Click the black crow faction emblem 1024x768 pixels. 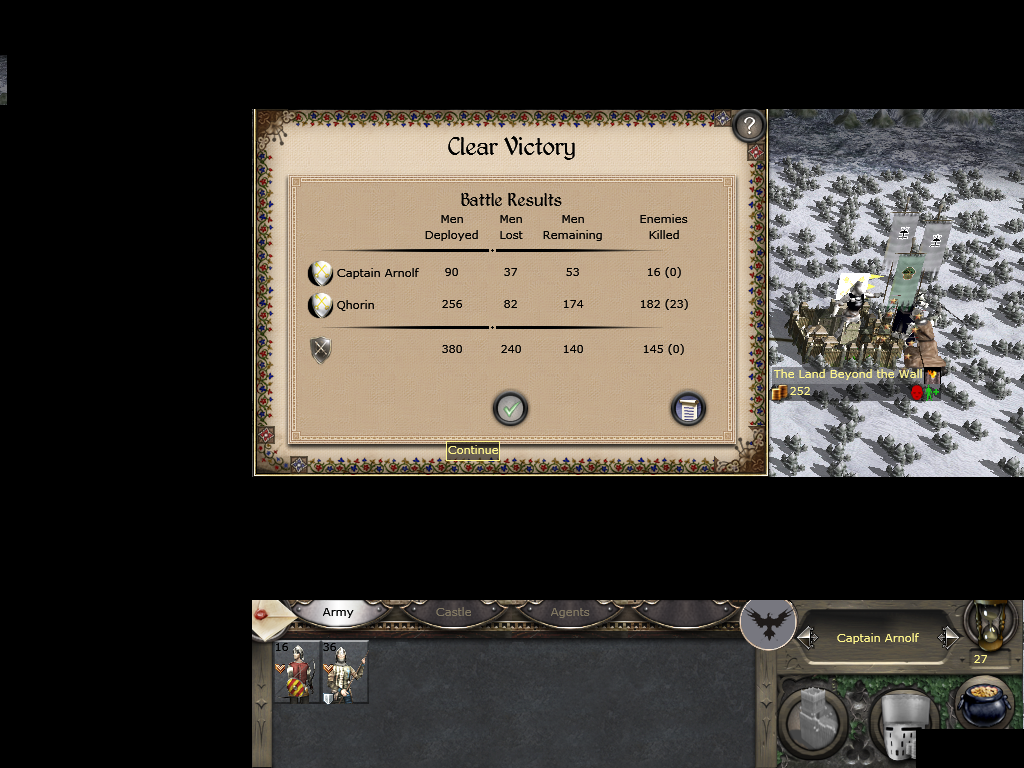(768, 624)
